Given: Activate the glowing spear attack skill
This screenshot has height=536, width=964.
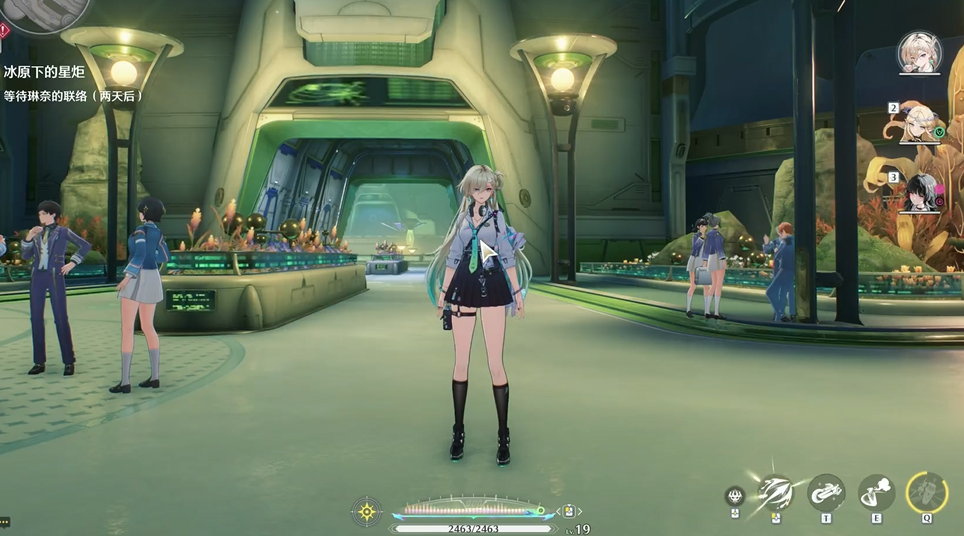Looking at the screenshot, I should point(776,492).
